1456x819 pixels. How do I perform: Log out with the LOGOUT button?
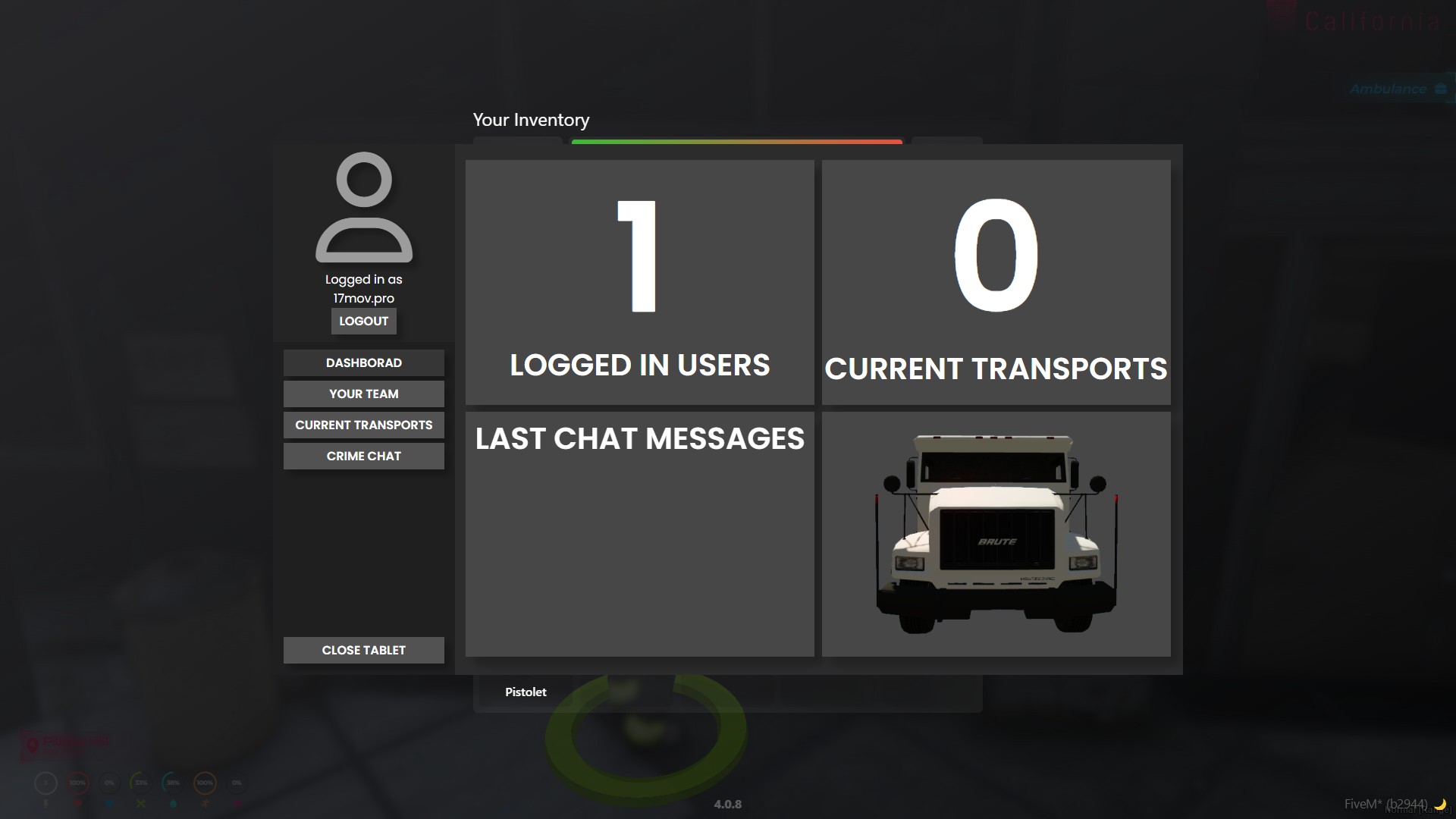(x=363, y=322)
